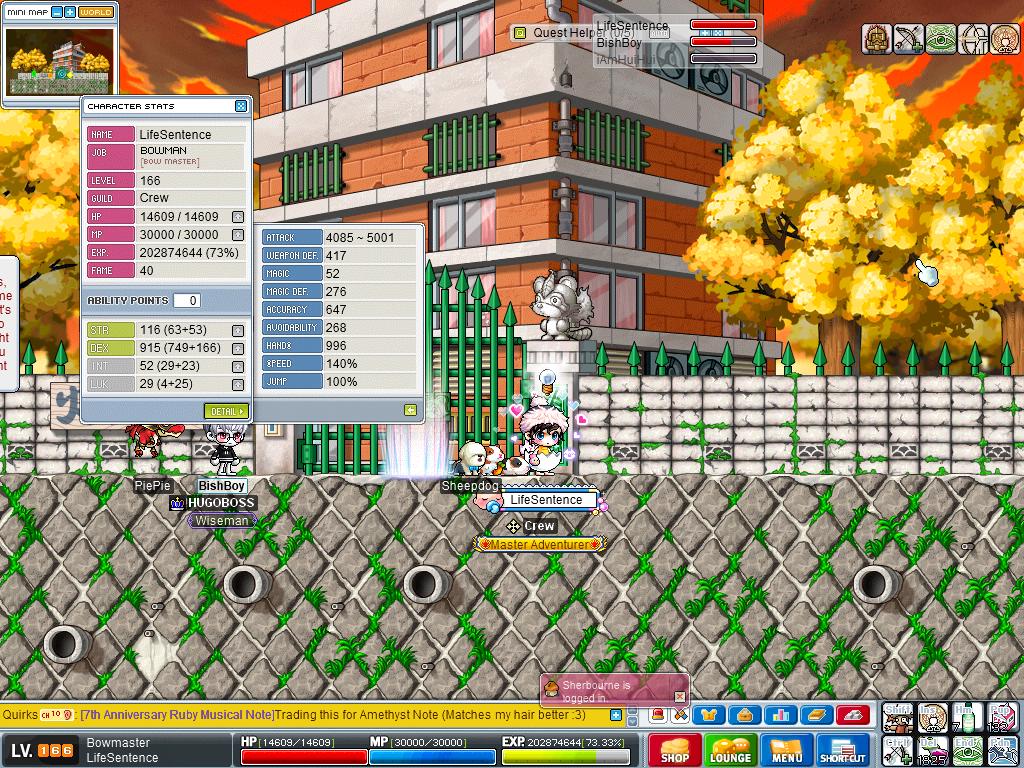Image resolution: width=1024 pixels, height=768 pixels.
Task: Close the Character Stats window
Action: [241, 106]
